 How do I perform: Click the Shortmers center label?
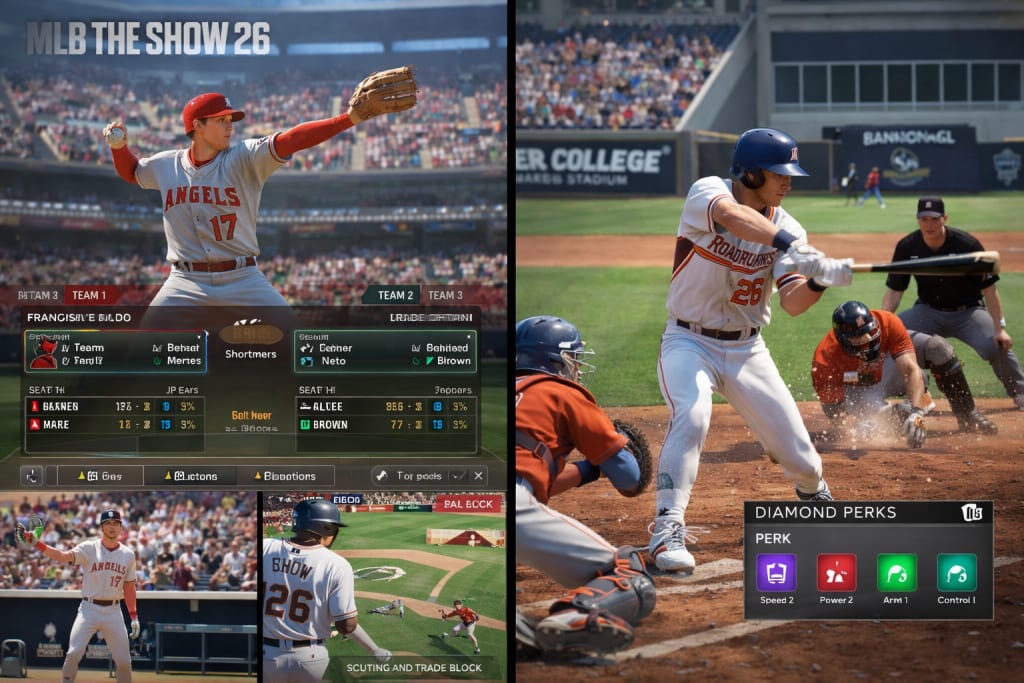click(250, 354)
